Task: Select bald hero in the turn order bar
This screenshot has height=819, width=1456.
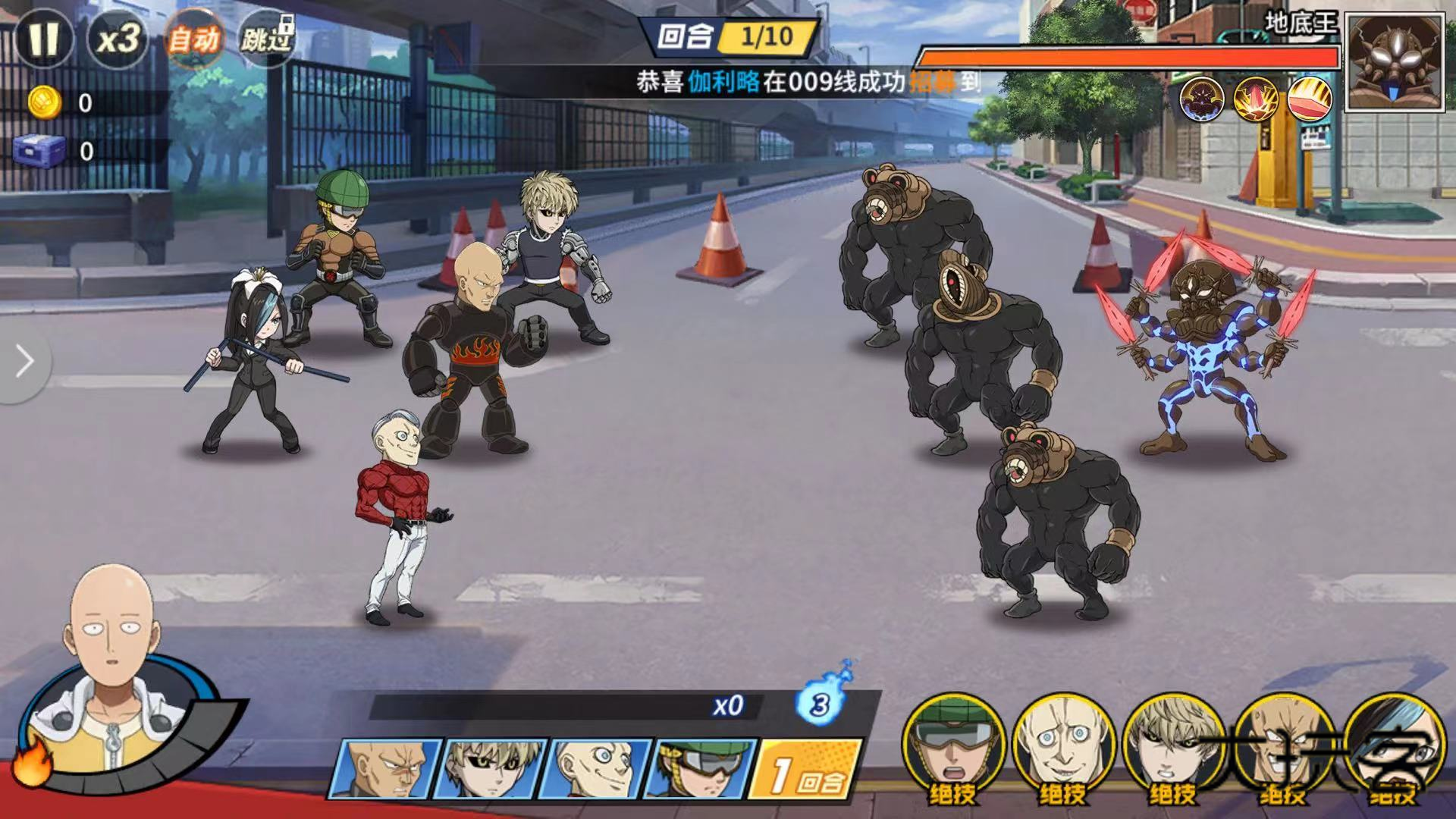Action: tap(384, 769)
